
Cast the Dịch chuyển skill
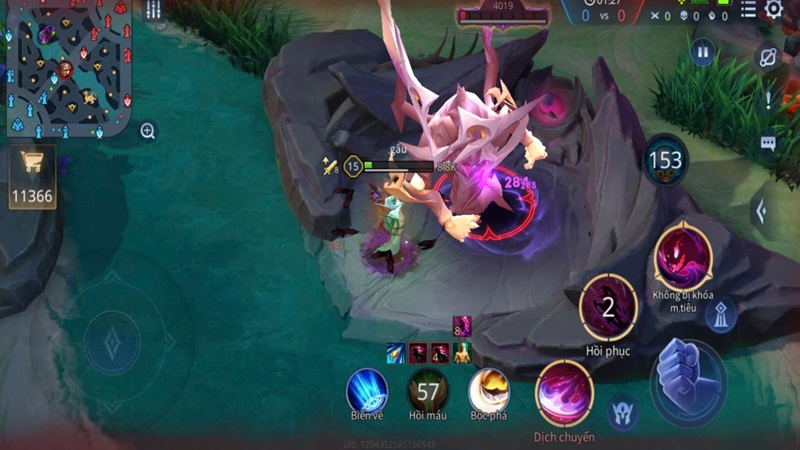(565, 393)
